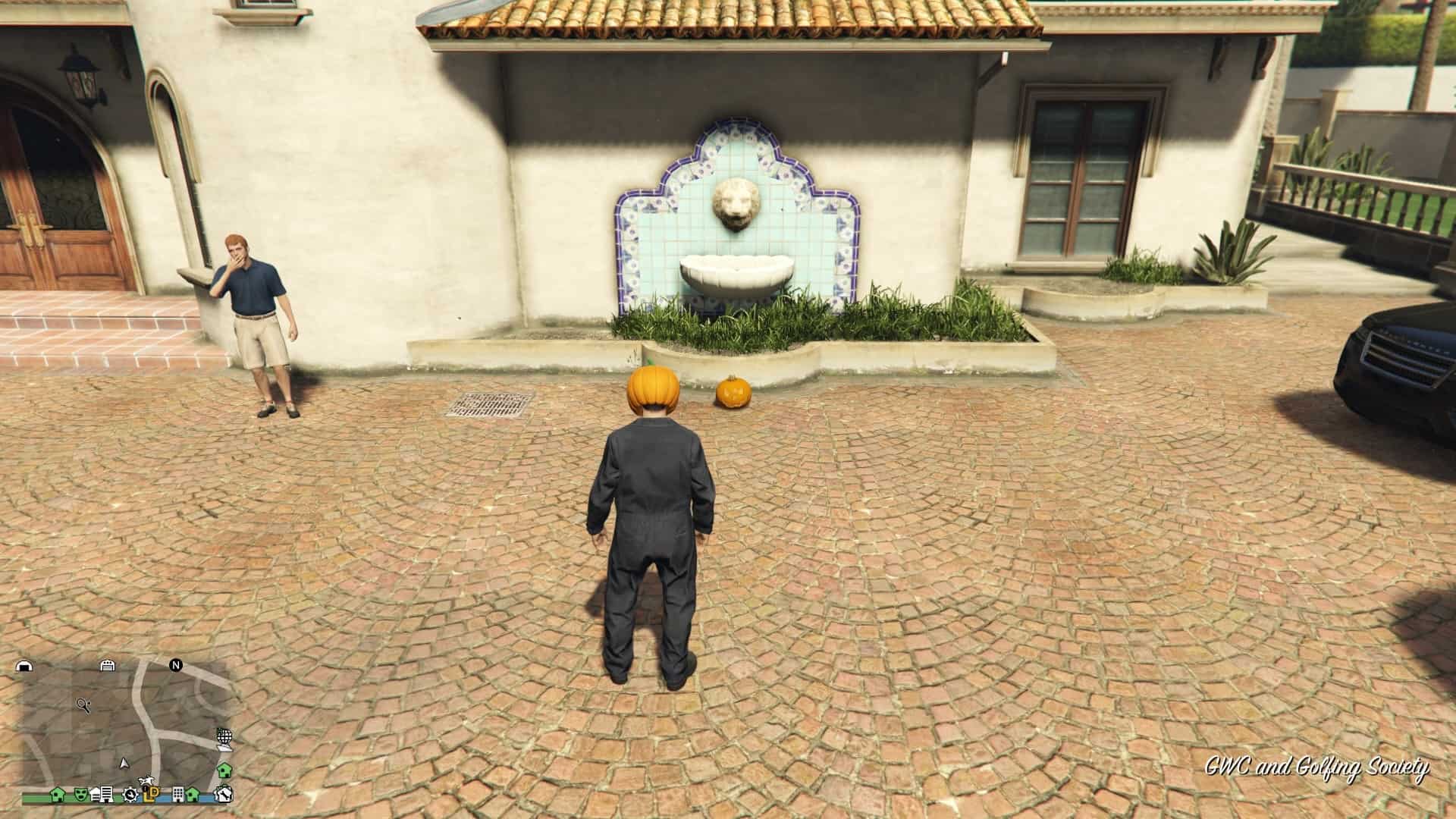Click the gear mod-shop icon on the minimap
This screenshot has height=819, width=1456.
130,795
